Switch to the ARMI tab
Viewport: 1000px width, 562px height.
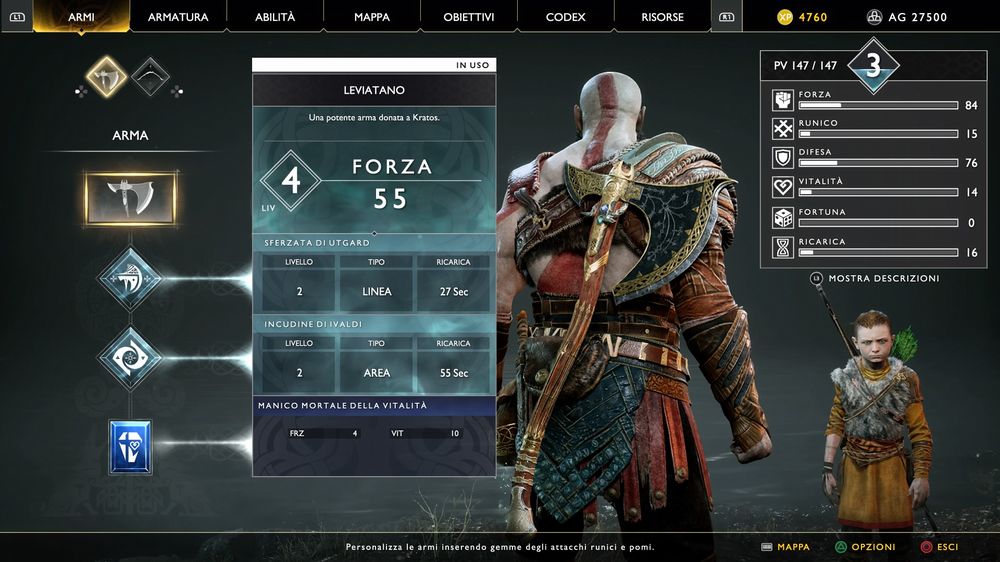(81, 17)
